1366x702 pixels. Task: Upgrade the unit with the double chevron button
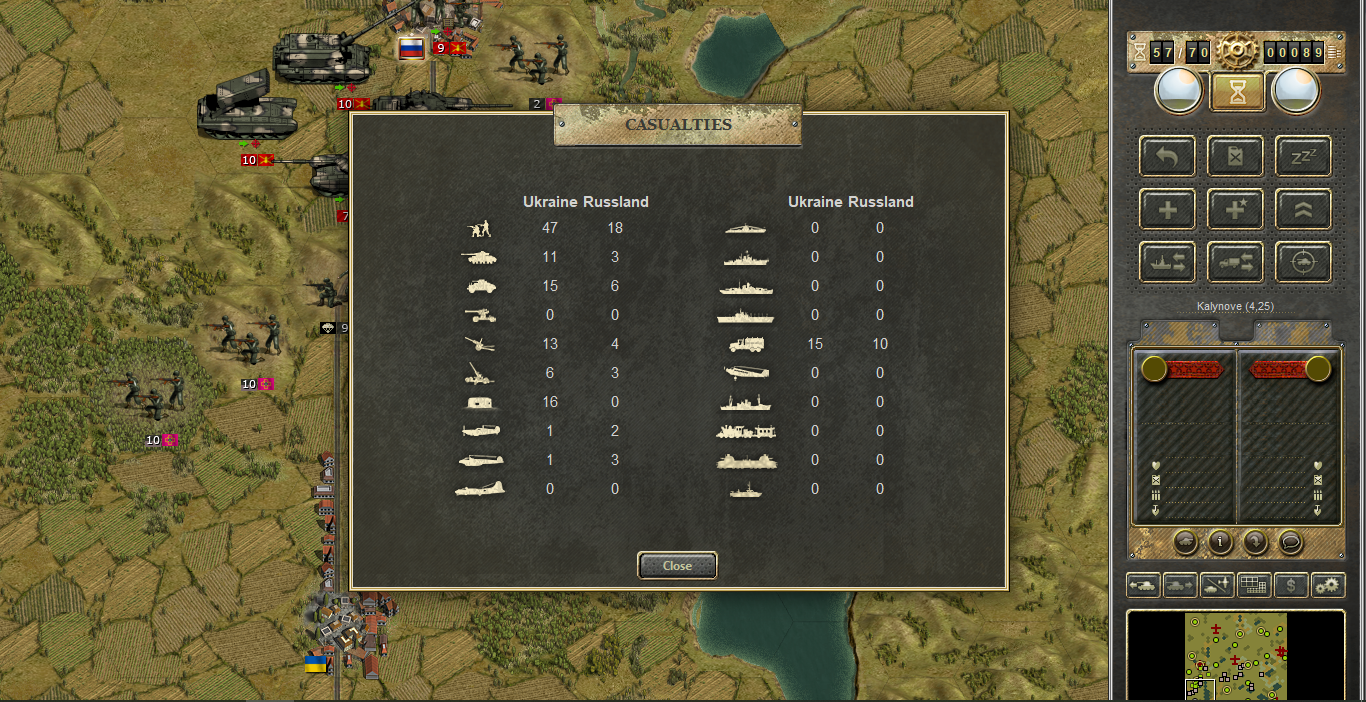coord(1303,209)
